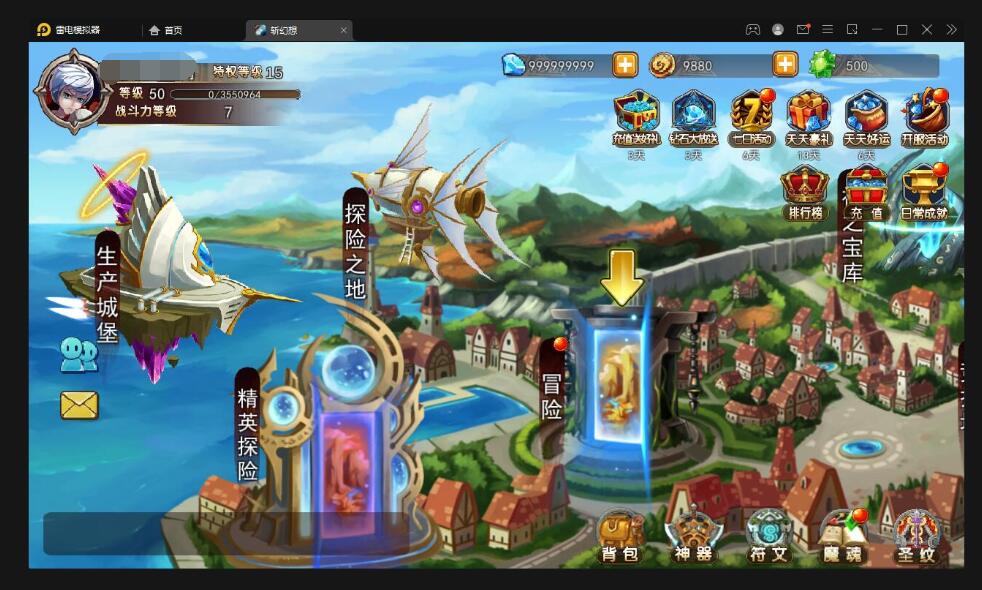Open the 日常成就 daily achievements
This screenshot has height=590, width=982.
pyautogui.click(x=924, y=192)
